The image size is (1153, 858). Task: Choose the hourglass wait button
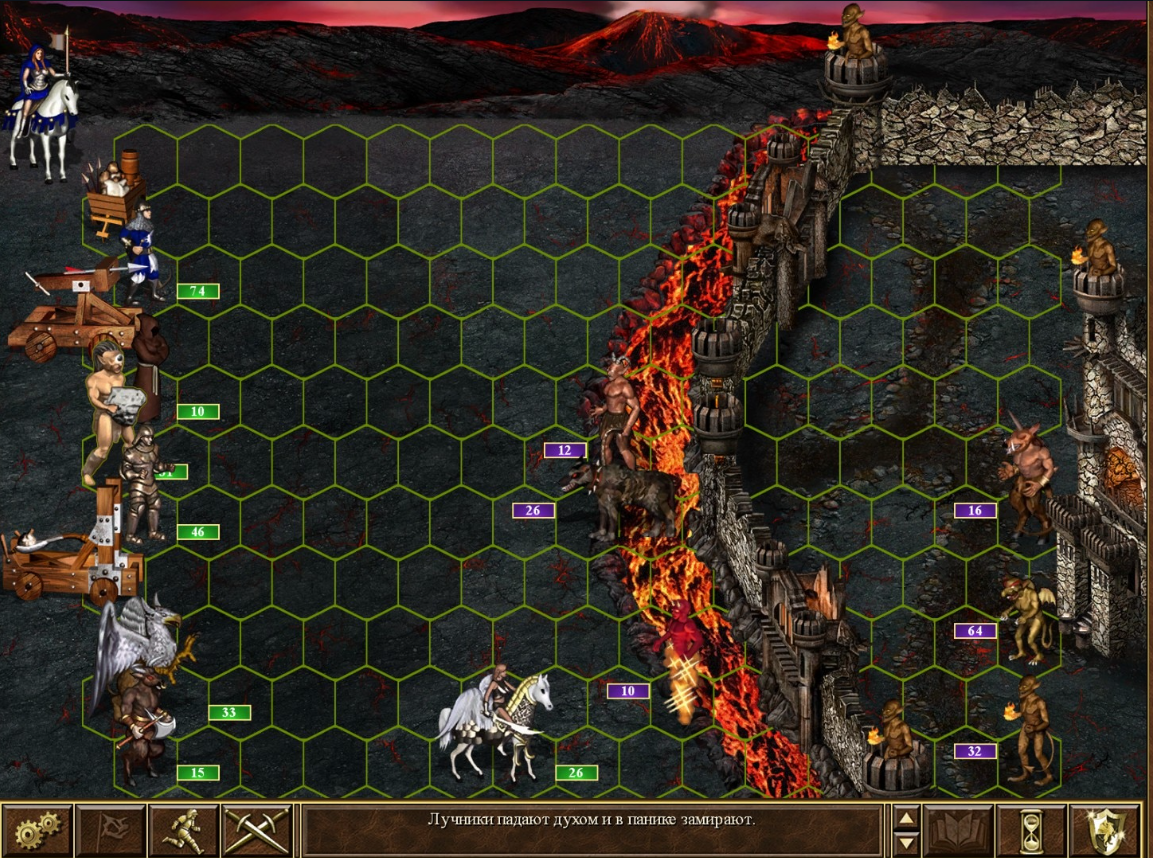point(1031,828)
